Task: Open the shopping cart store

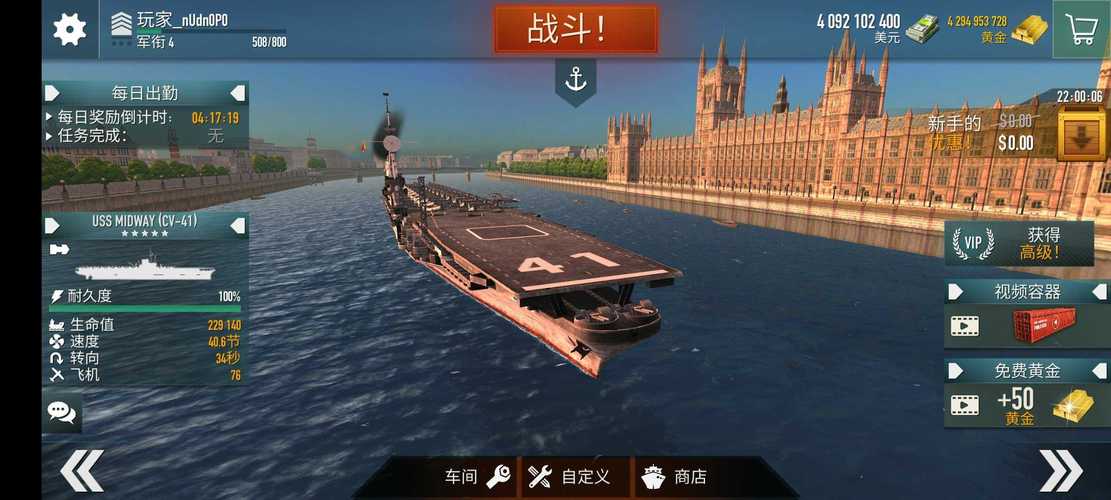Action: point(1082,29)
